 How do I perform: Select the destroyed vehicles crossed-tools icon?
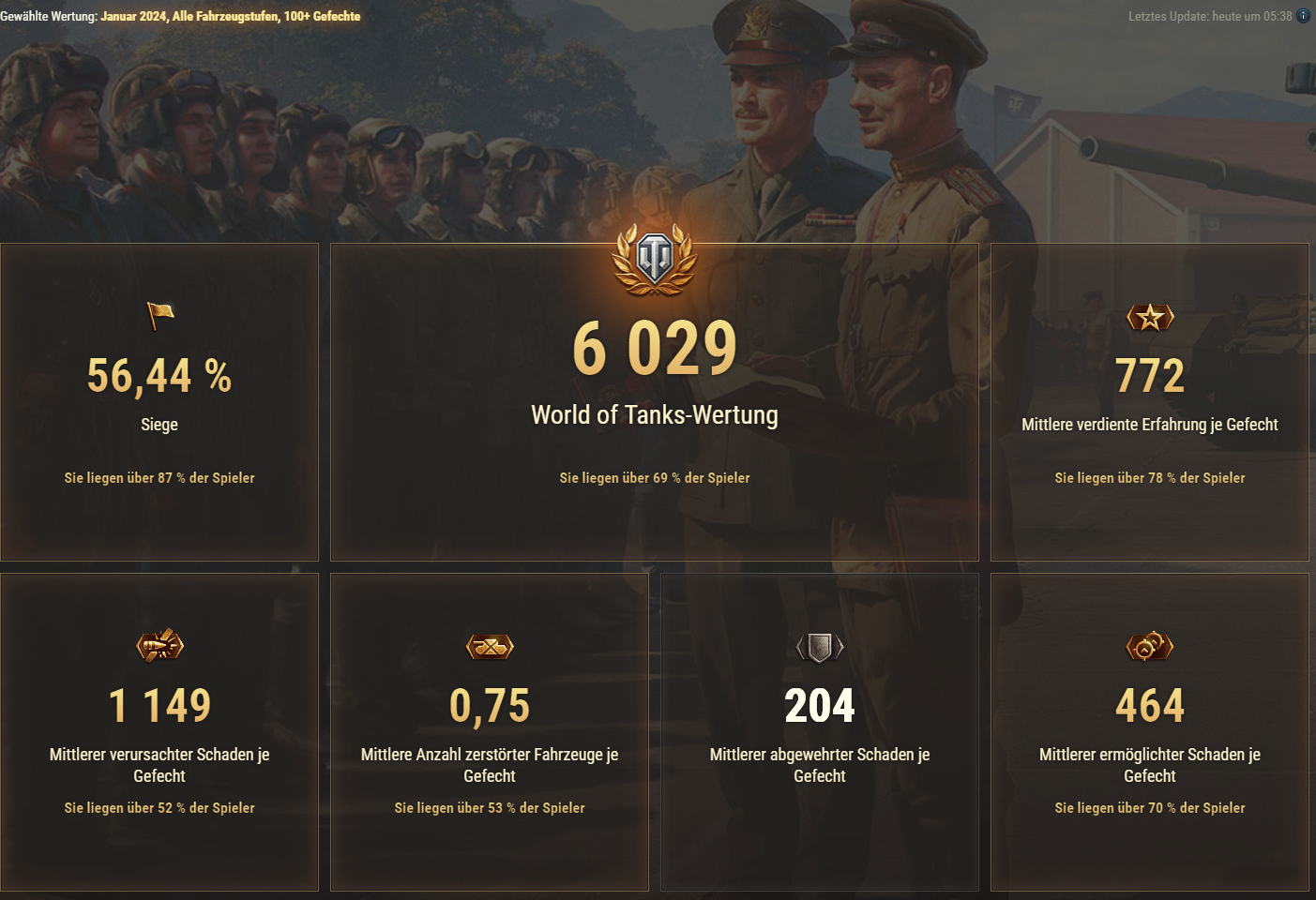[490, 645]
